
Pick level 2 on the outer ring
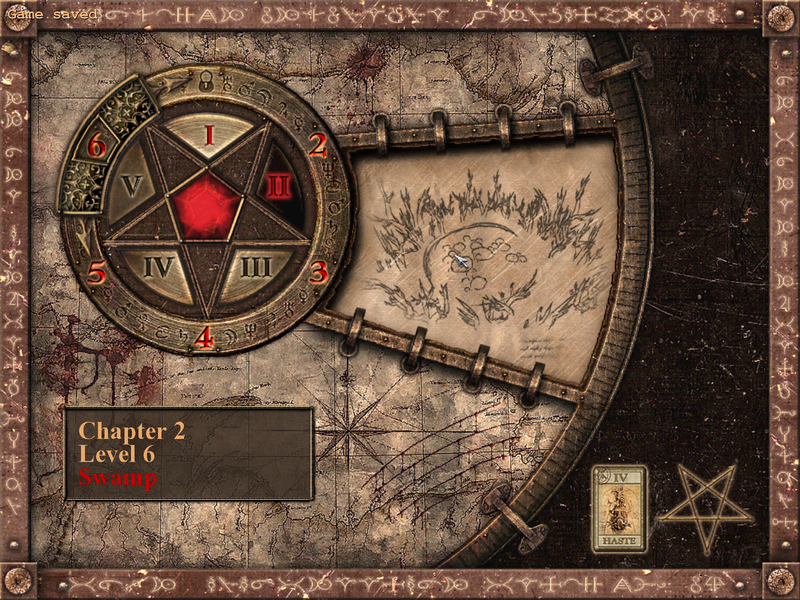318,145
